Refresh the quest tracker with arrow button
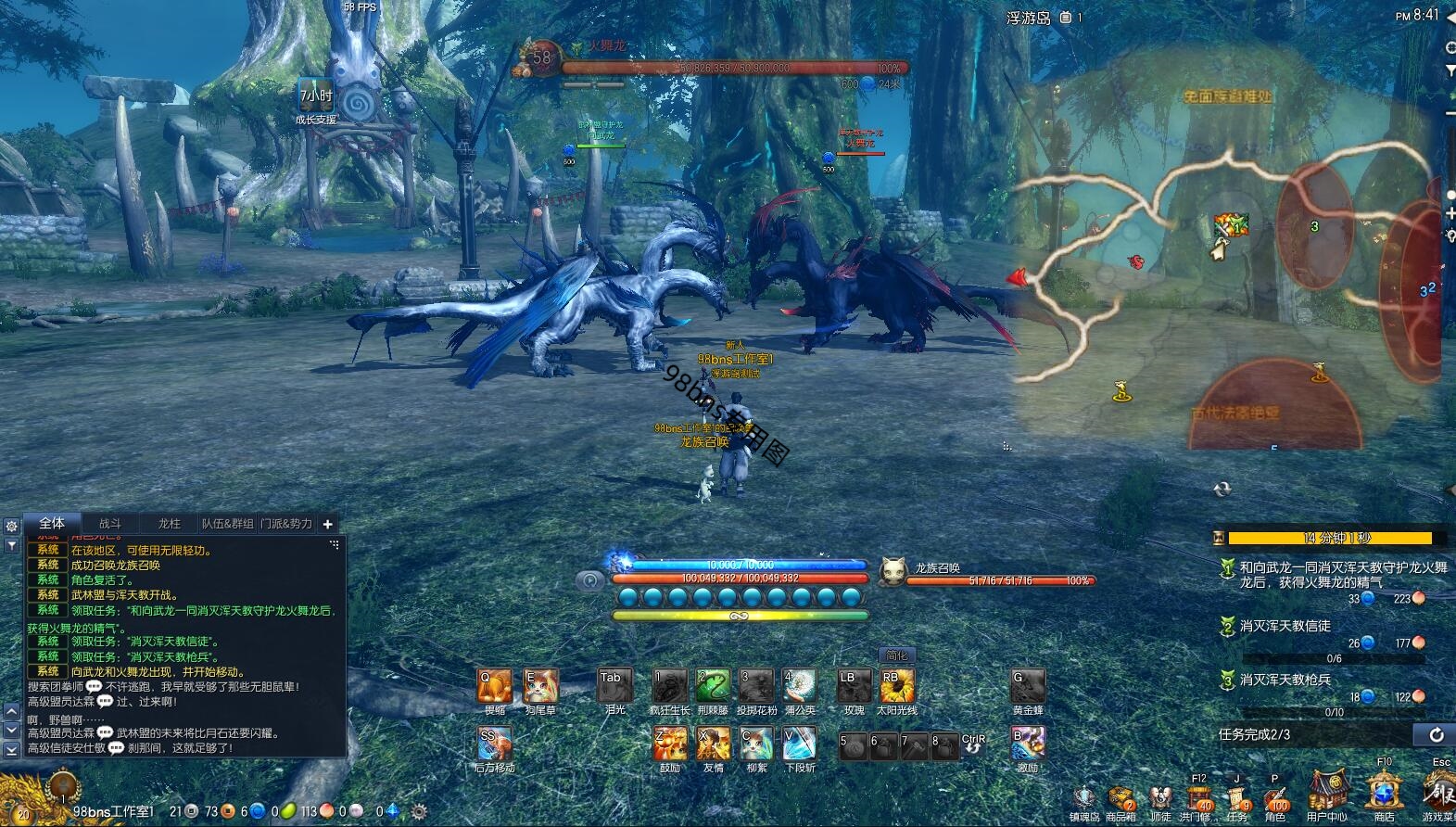1456x827 pixels. (1436, 735)
